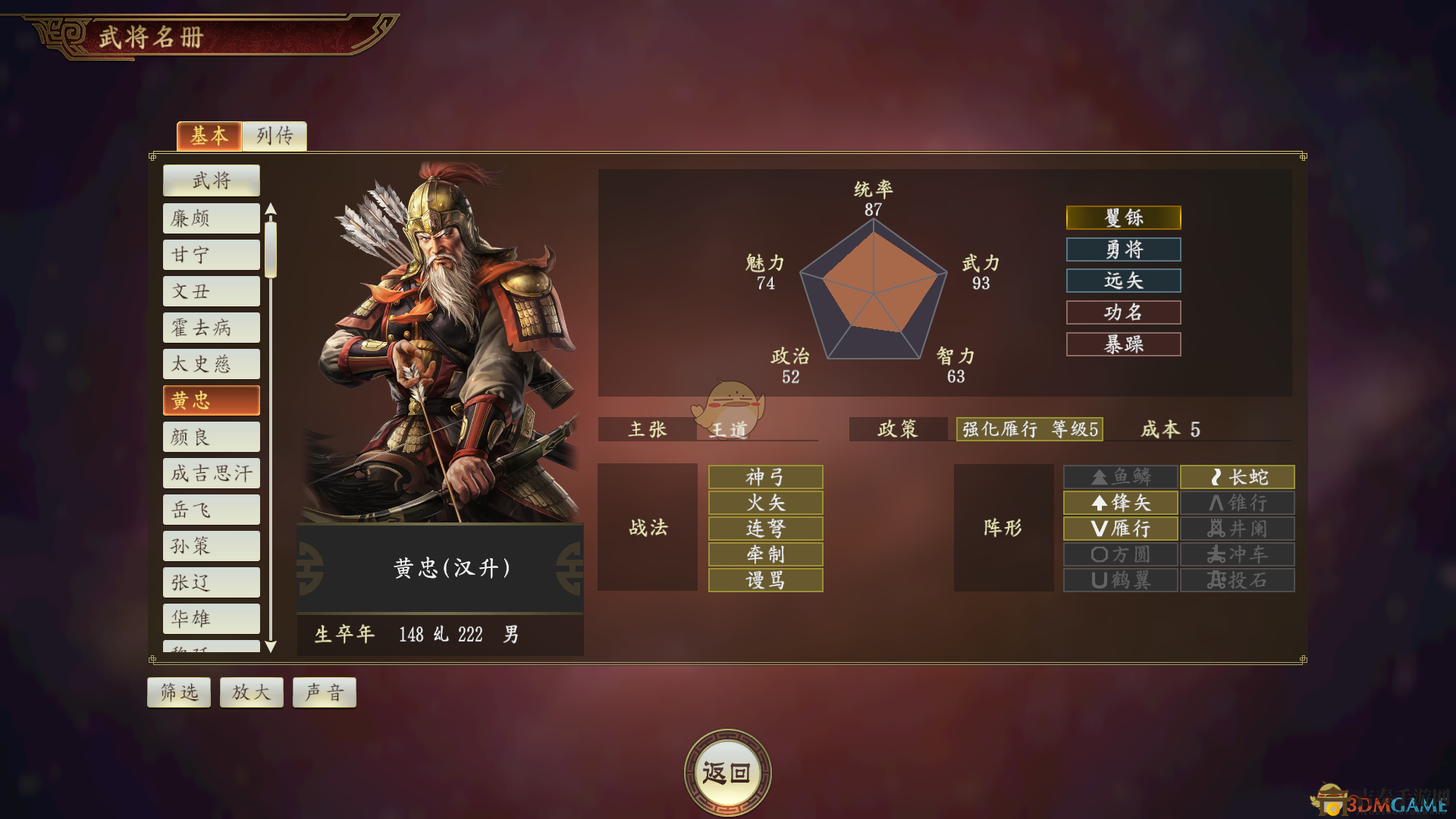Toggle the 远矢 trait tag
1456x819 pixels.
(1123, 281)
